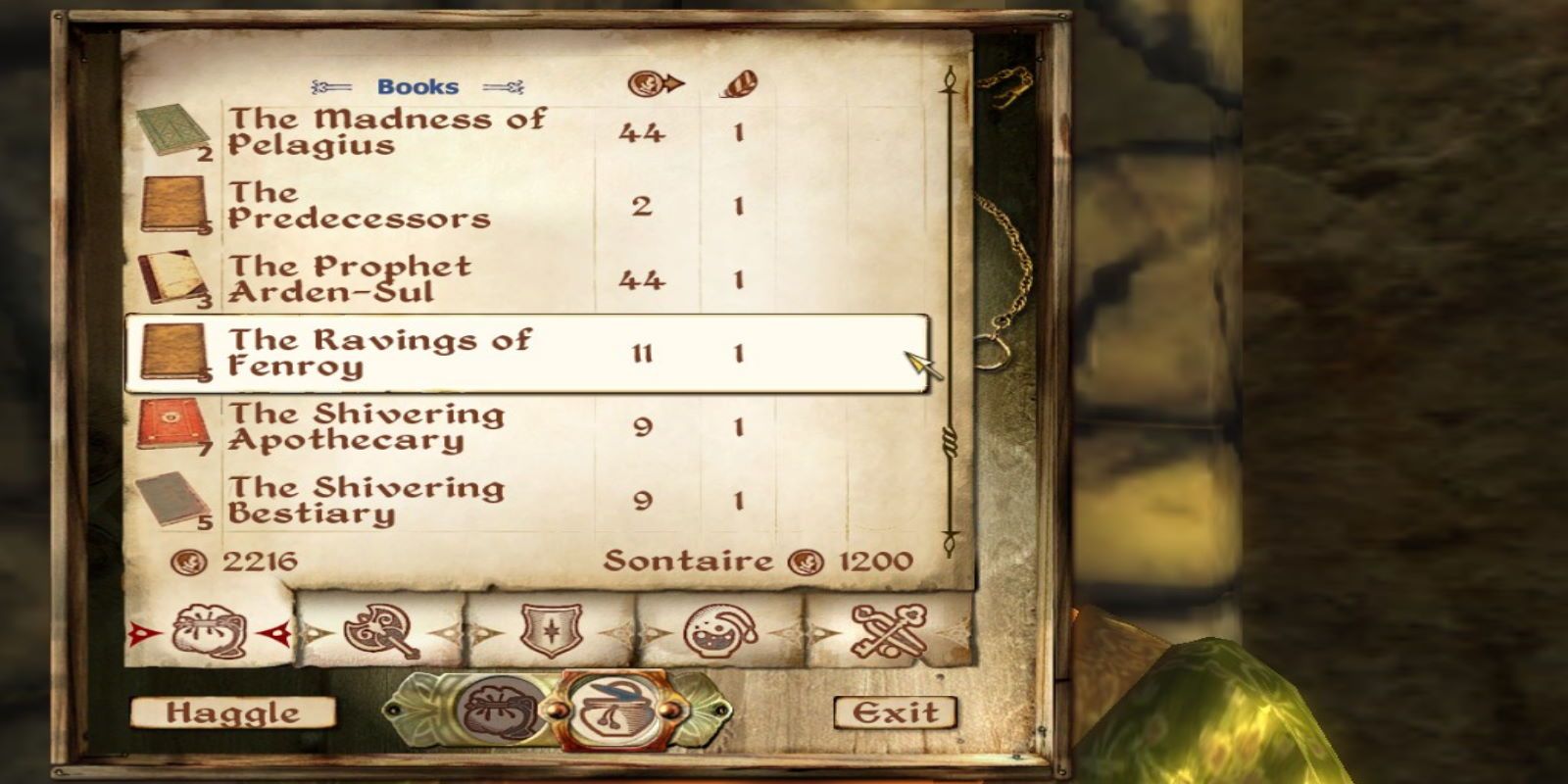Click the grey book icon for Shivering Bestiary
This screenshot has height=784, width=1568.
pos(169,498)
